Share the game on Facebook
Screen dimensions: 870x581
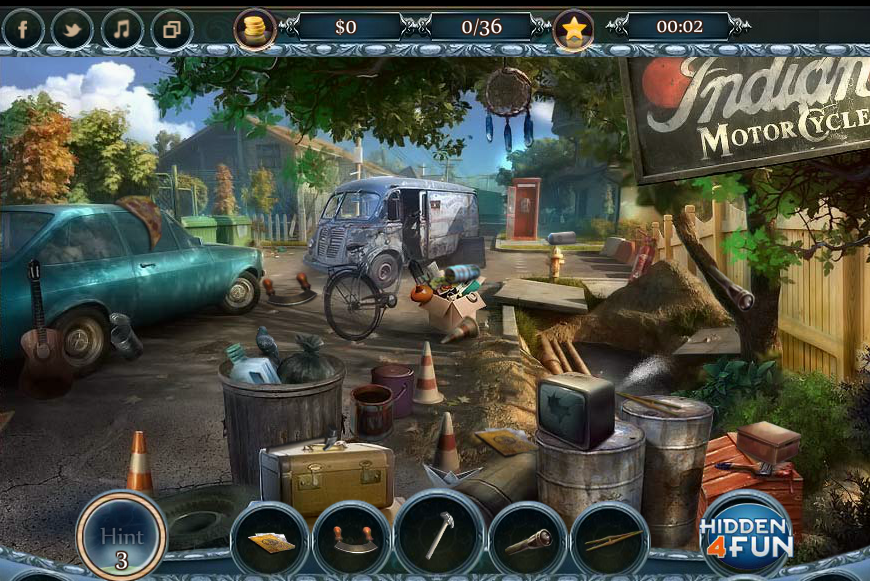(23, 29)
